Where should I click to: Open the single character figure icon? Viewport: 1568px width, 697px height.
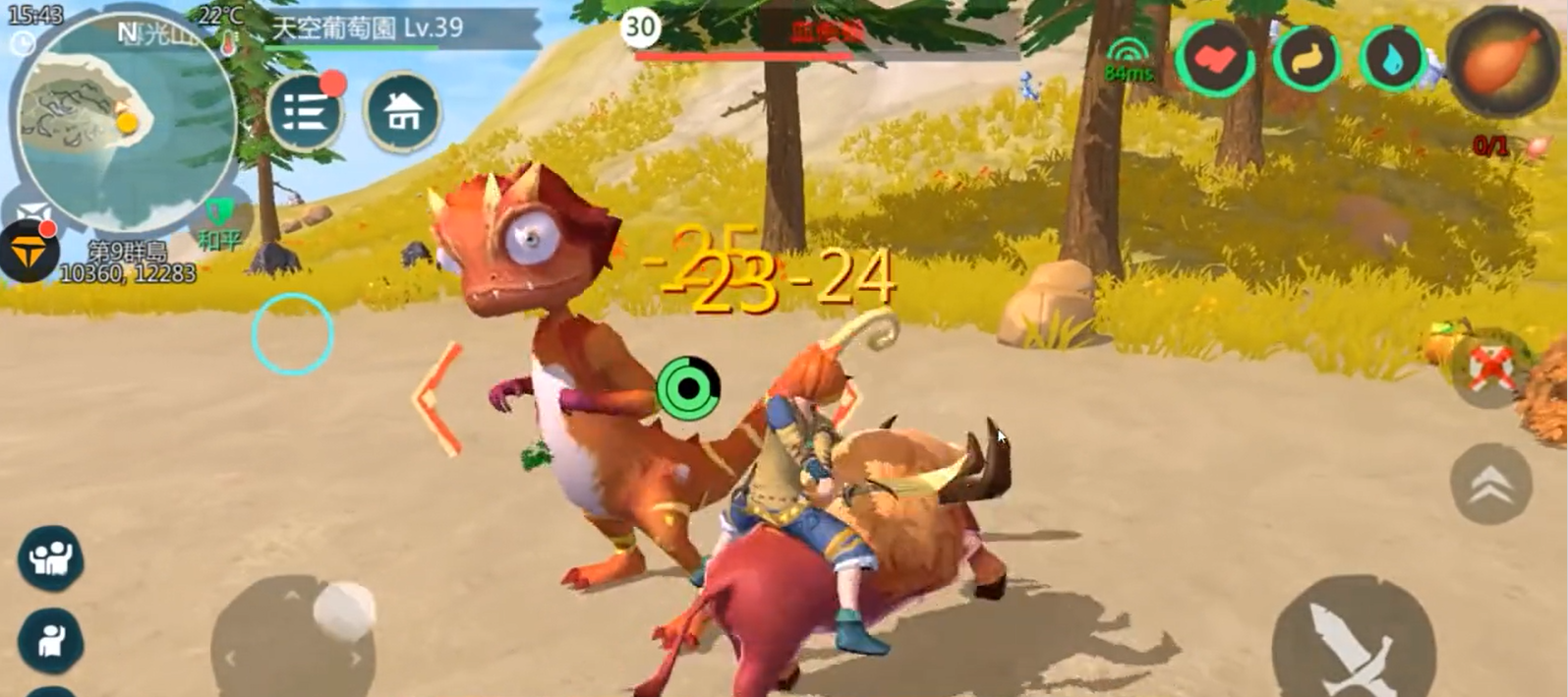(x=50, y=640)
